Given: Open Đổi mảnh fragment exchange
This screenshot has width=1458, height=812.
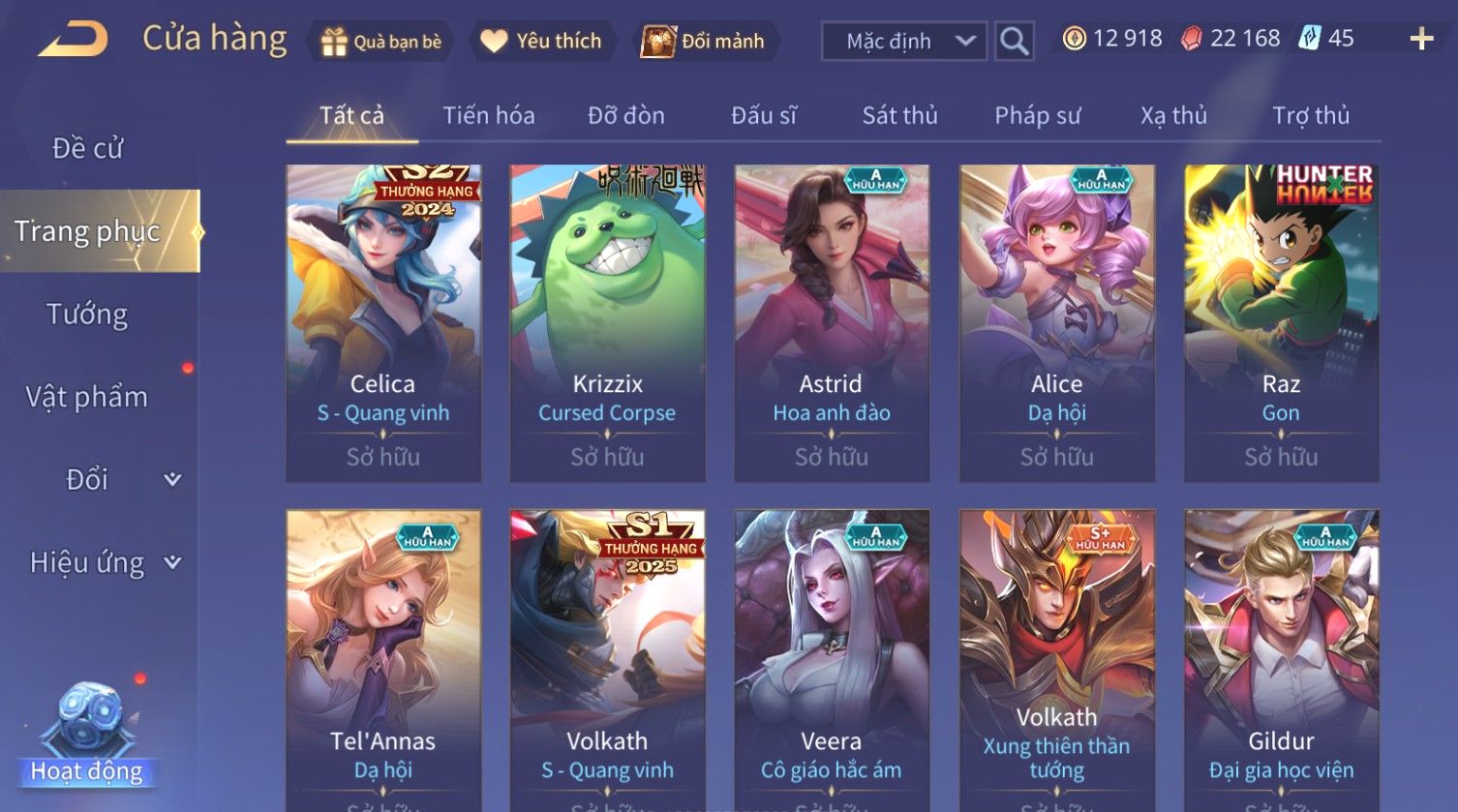Looking at the screenshot, I should (704, 42).
